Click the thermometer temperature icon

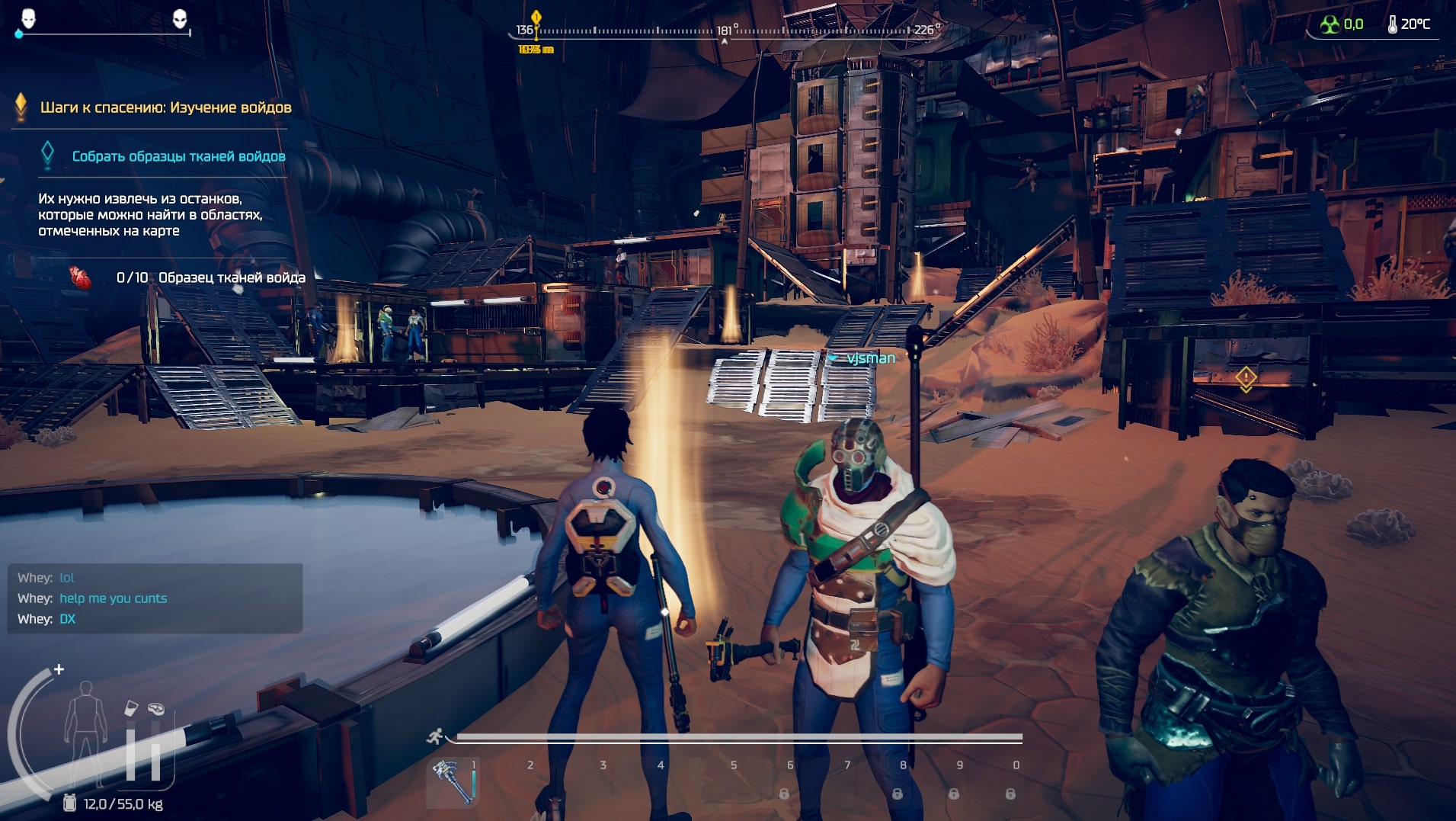(1392, 24)
